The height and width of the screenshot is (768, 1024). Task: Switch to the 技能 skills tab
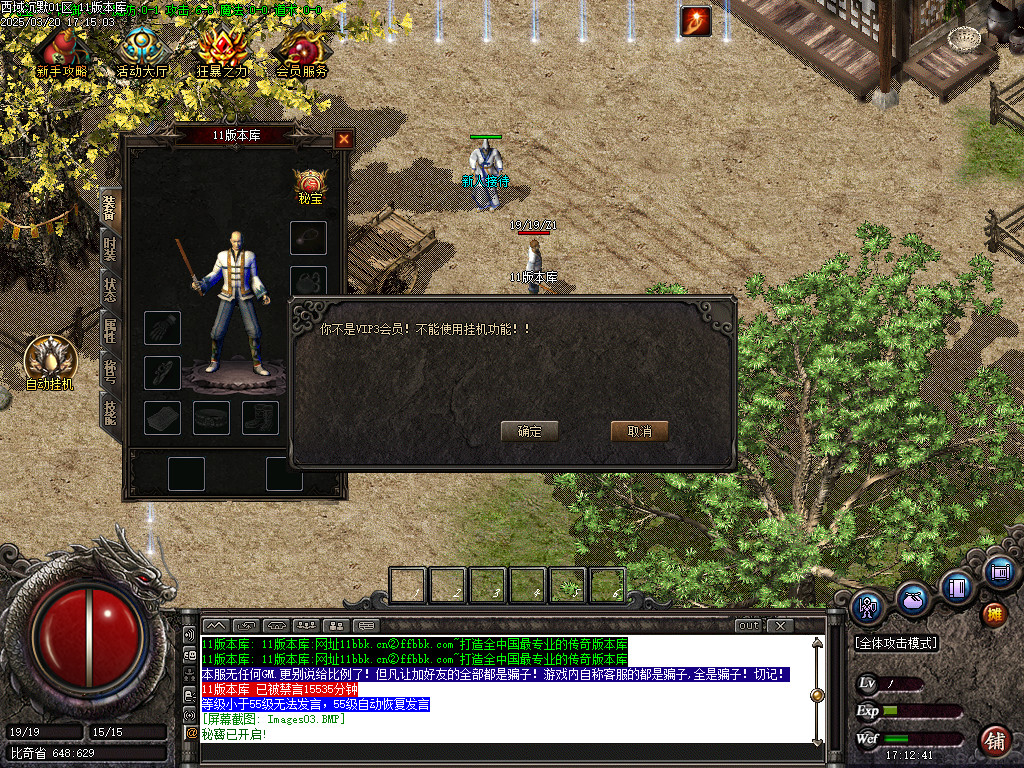(109, 410)
